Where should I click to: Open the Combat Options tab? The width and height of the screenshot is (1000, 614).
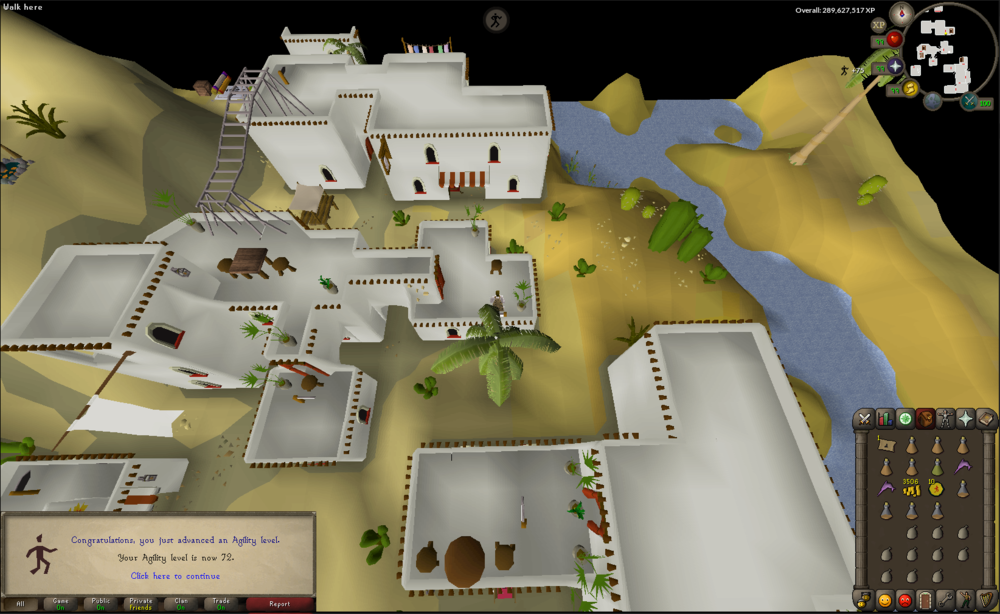point(863,419)
